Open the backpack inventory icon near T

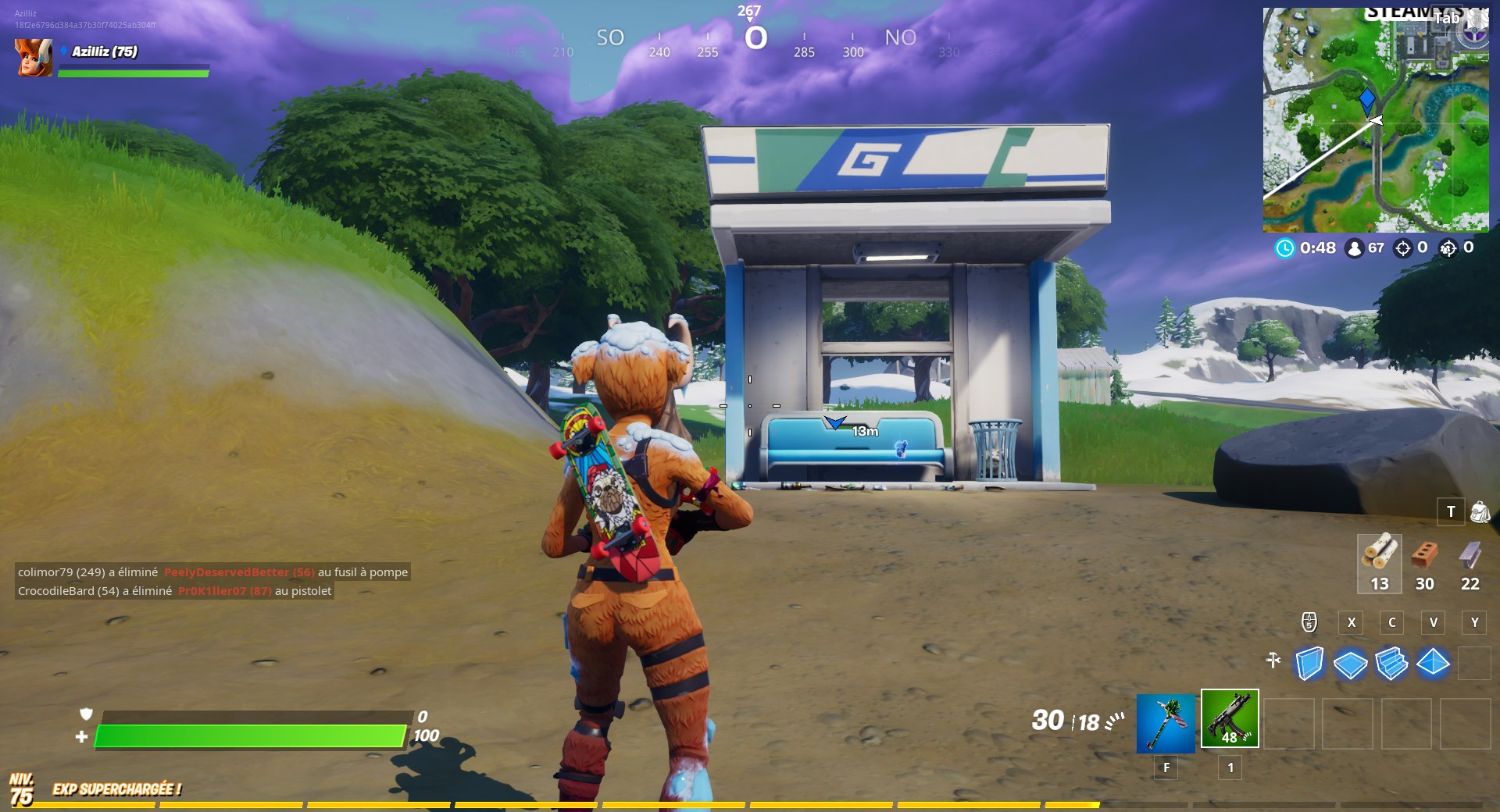pos(1481,513)
